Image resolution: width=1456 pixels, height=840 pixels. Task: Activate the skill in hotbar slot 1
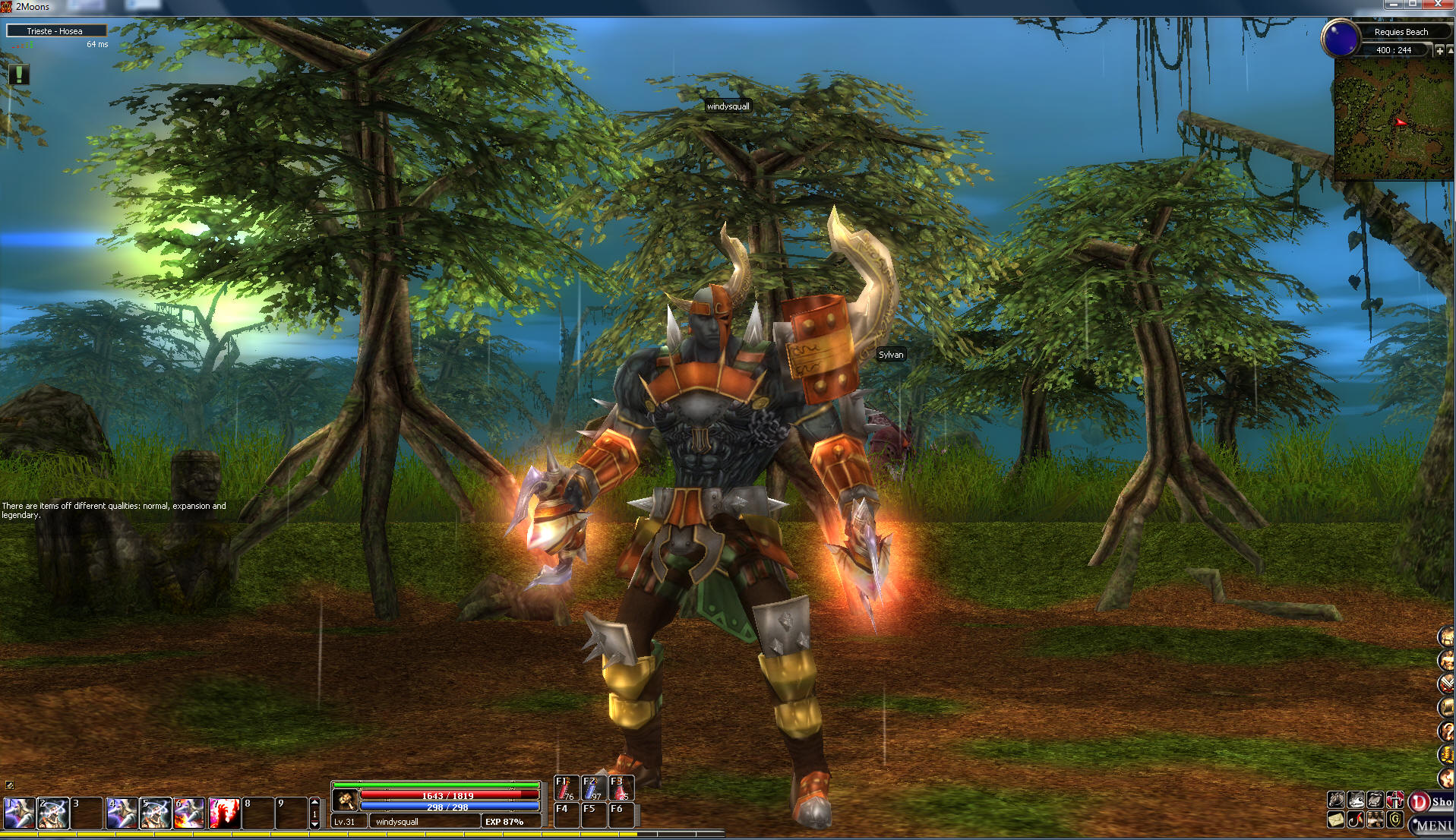(x=19, y=813)
